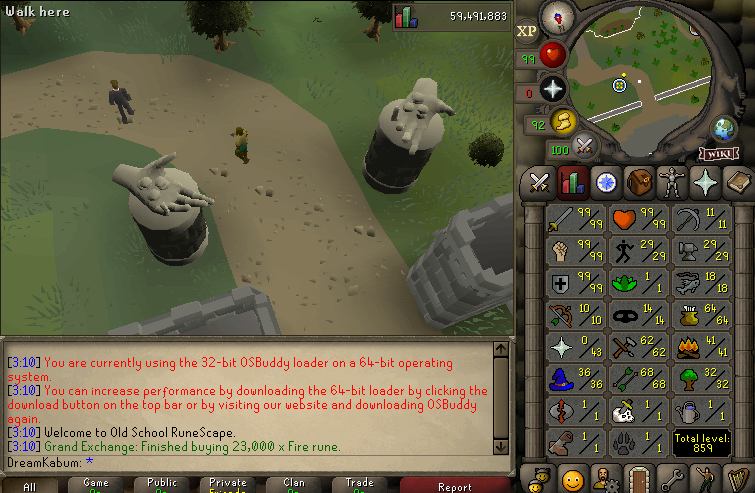Show the Worn Equipment tab
The image size is (755, 493).
pos(672,183)
